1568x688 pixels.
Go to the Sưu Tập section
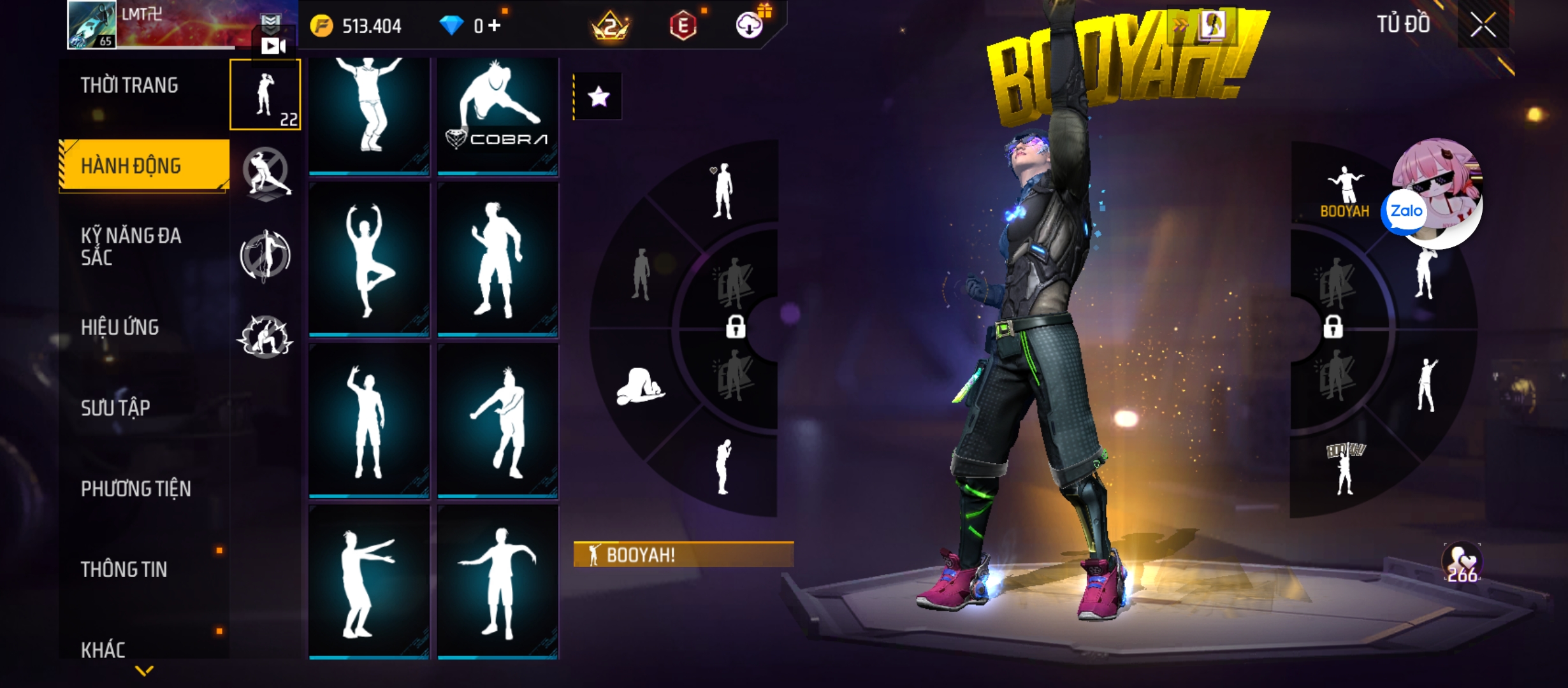click(115, 408)
